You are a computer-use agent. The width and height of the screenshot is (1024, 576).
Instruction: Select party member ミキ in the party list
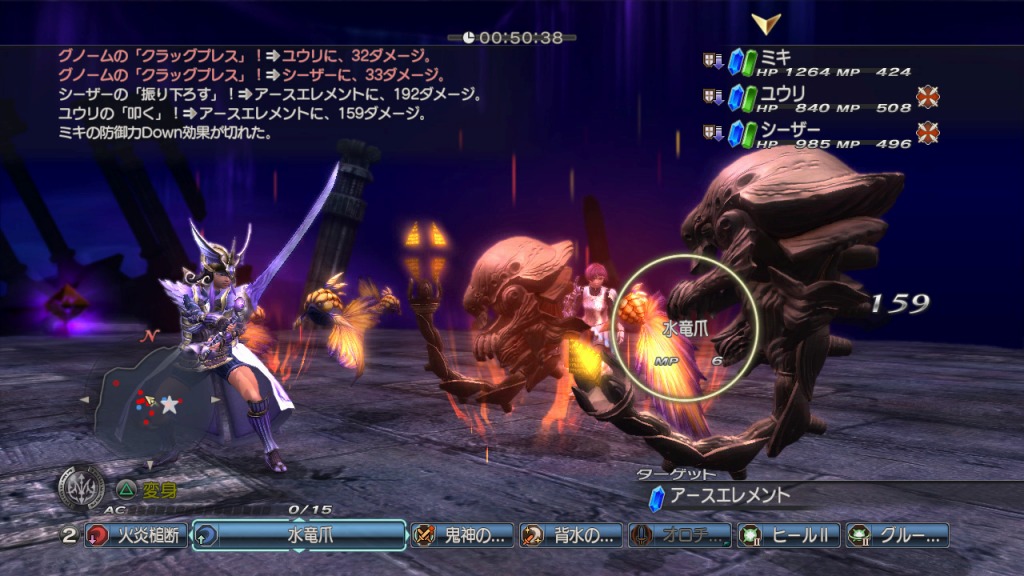810,62
